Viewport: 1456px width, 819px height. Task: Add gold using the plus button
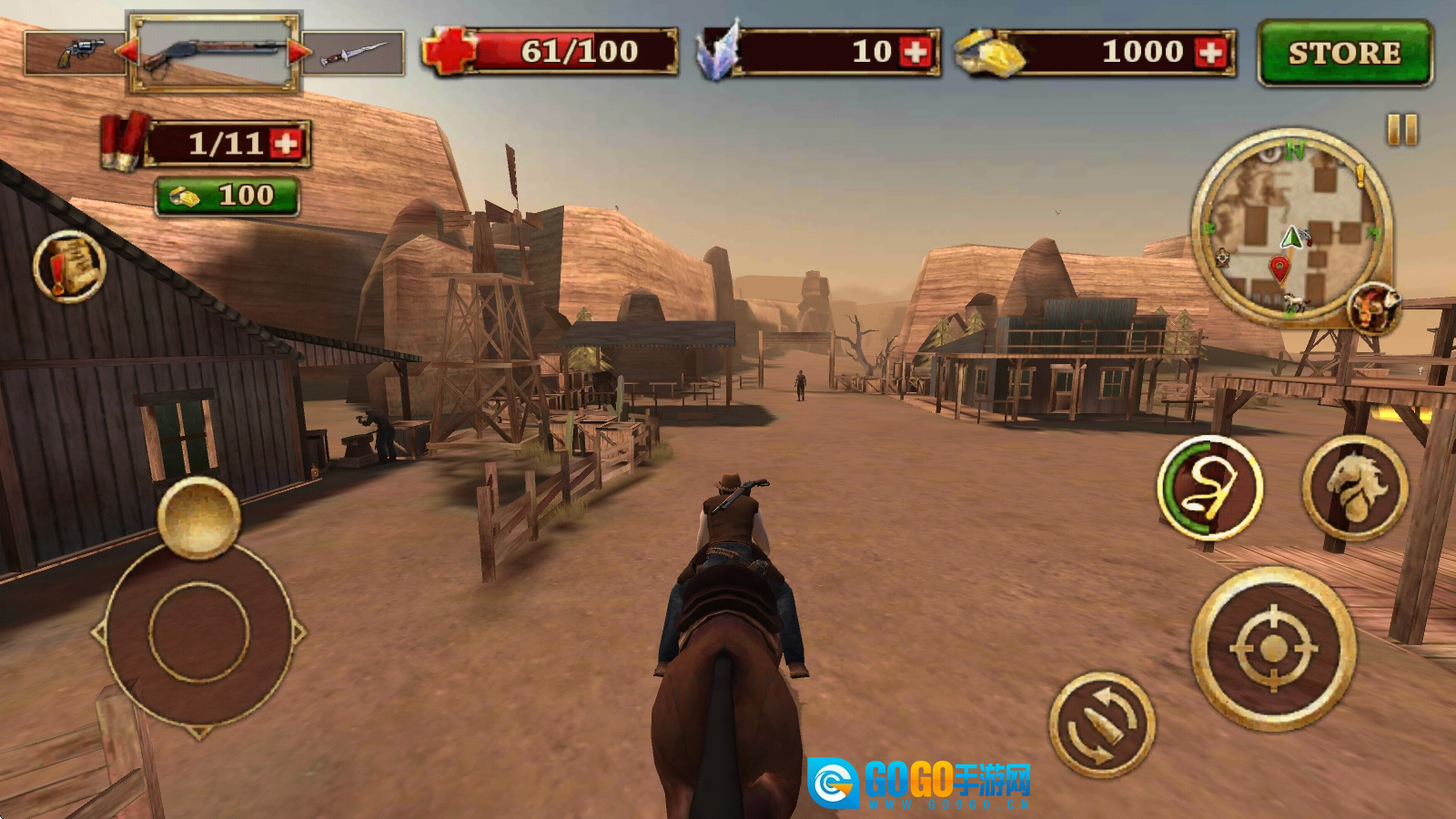click(1211, 53)
